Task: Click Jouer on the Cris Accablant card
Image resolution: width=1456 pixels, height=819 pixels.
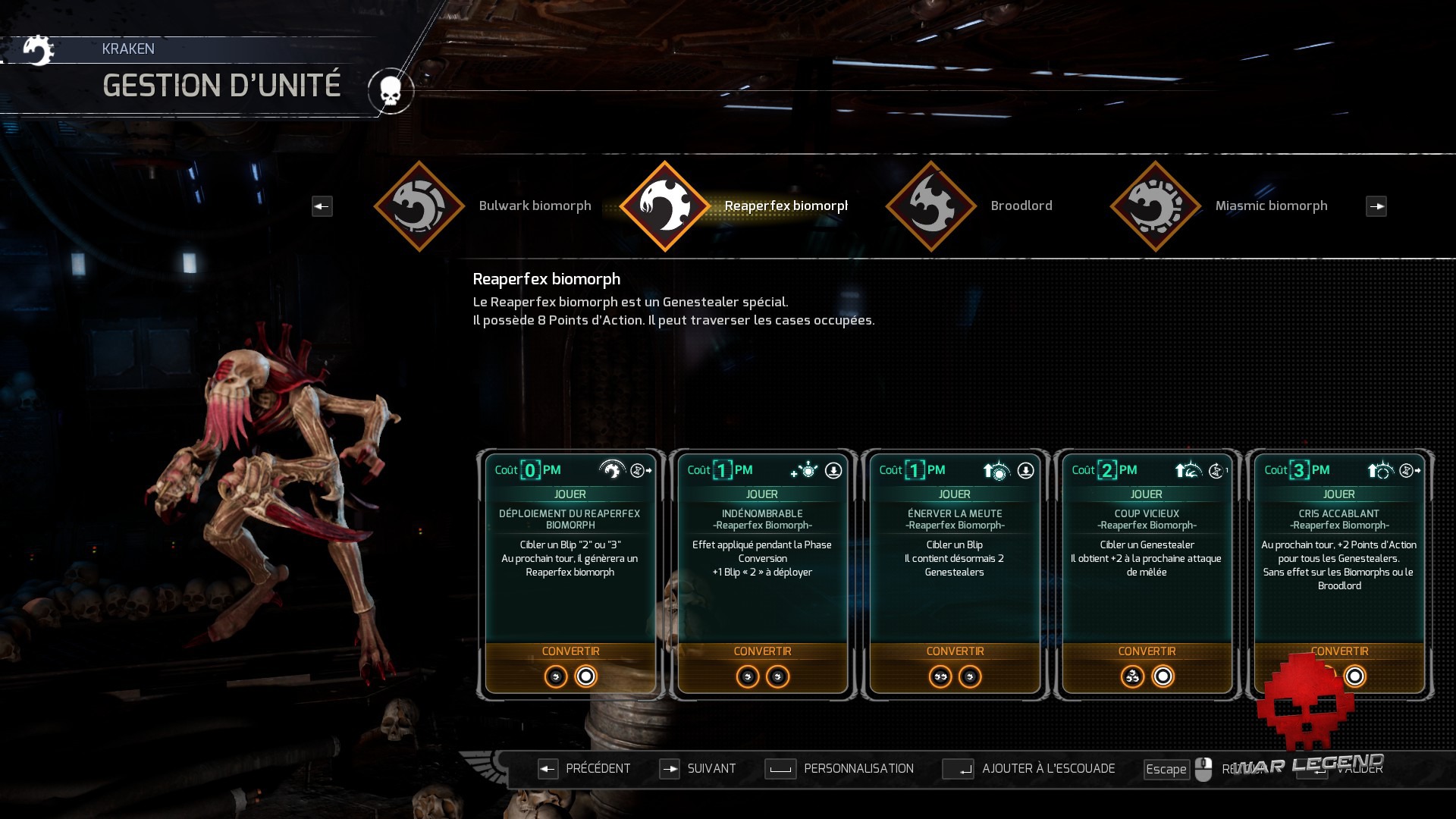Action: pos(1339,494)
